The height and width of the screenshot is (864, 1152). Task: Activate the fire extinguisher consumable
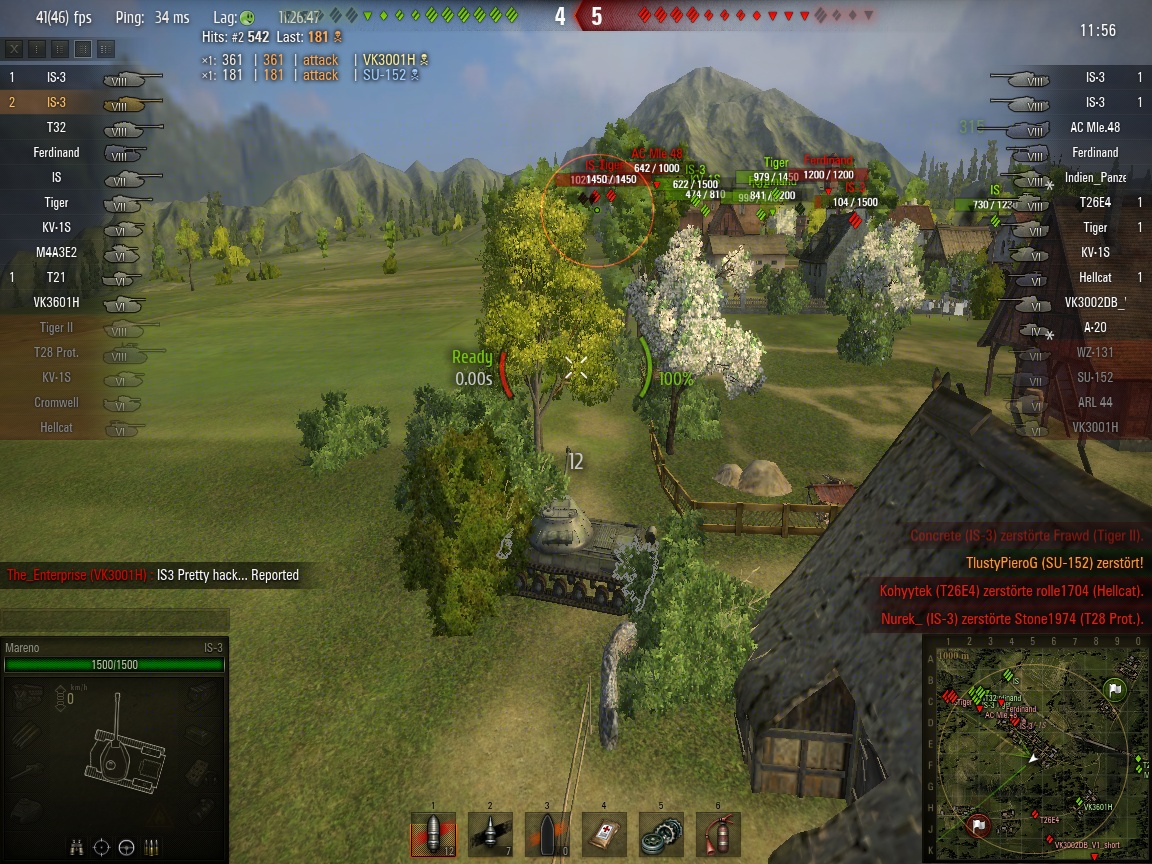[718, 833]
